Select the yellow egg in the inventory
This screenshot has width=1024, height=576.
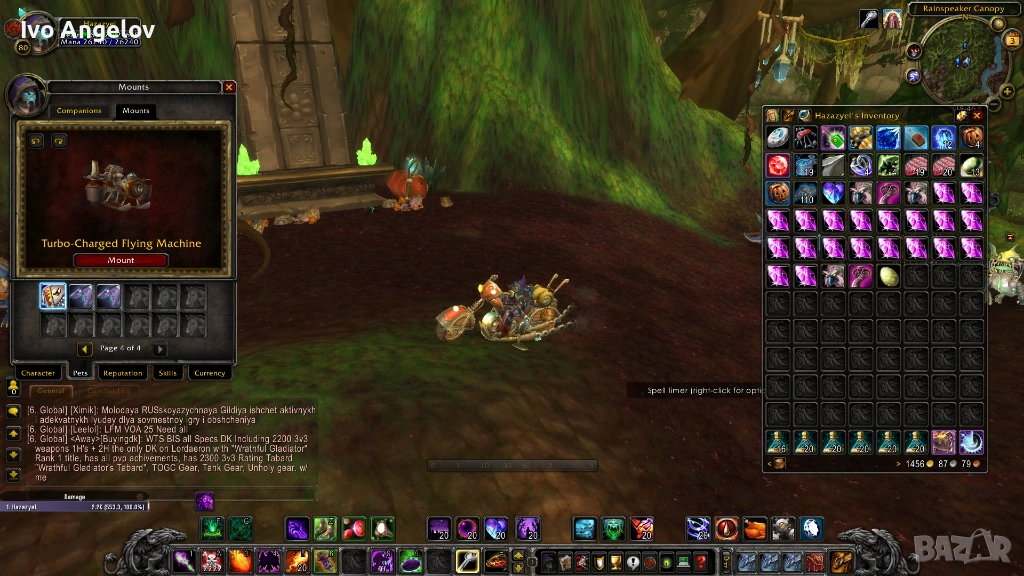point(888,276)
